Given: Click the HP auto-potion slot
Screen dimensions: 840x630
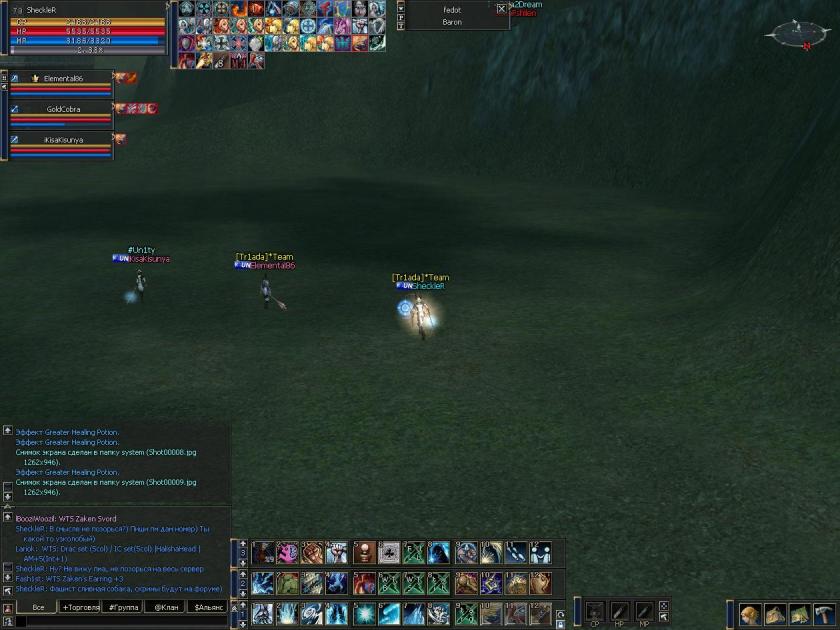Looking at the screenshot, I should click(620, 610).
